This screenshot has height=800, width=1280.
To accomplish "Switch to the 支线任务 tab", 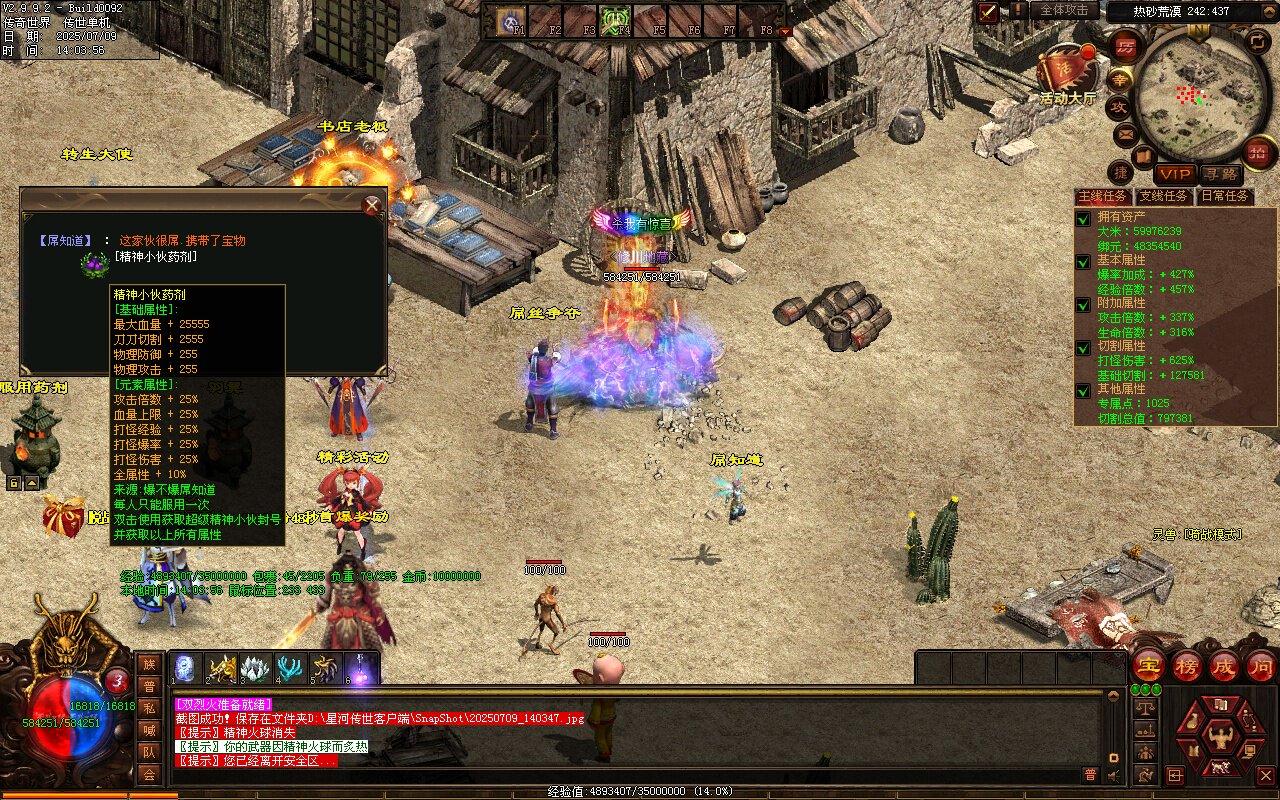I will (x=1164, y=196).
